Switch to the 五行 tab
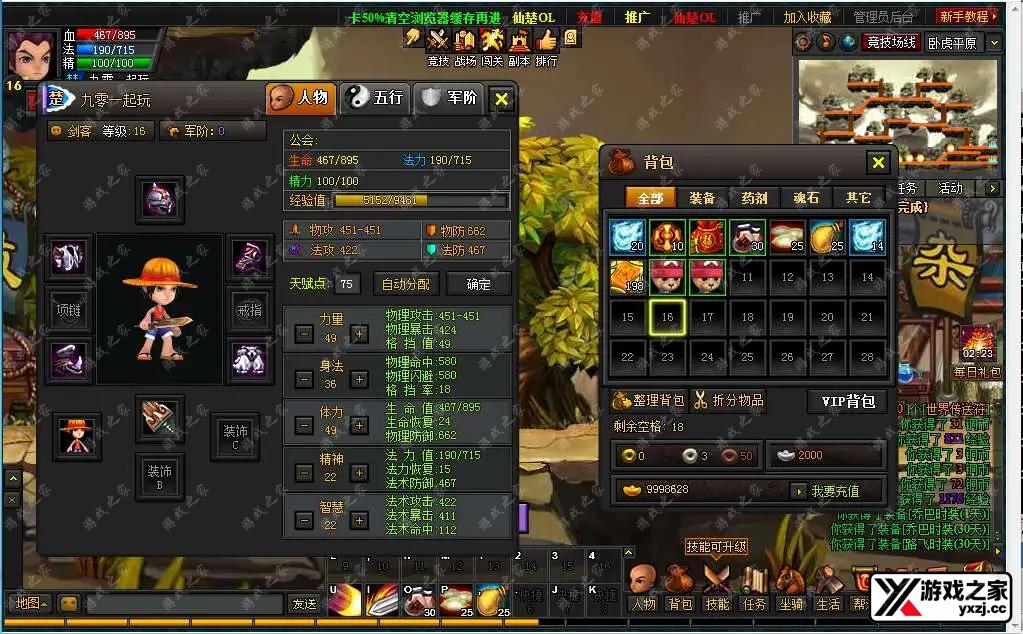The width and height of the screenshot is (1023, 634). (x=375, y=98)
